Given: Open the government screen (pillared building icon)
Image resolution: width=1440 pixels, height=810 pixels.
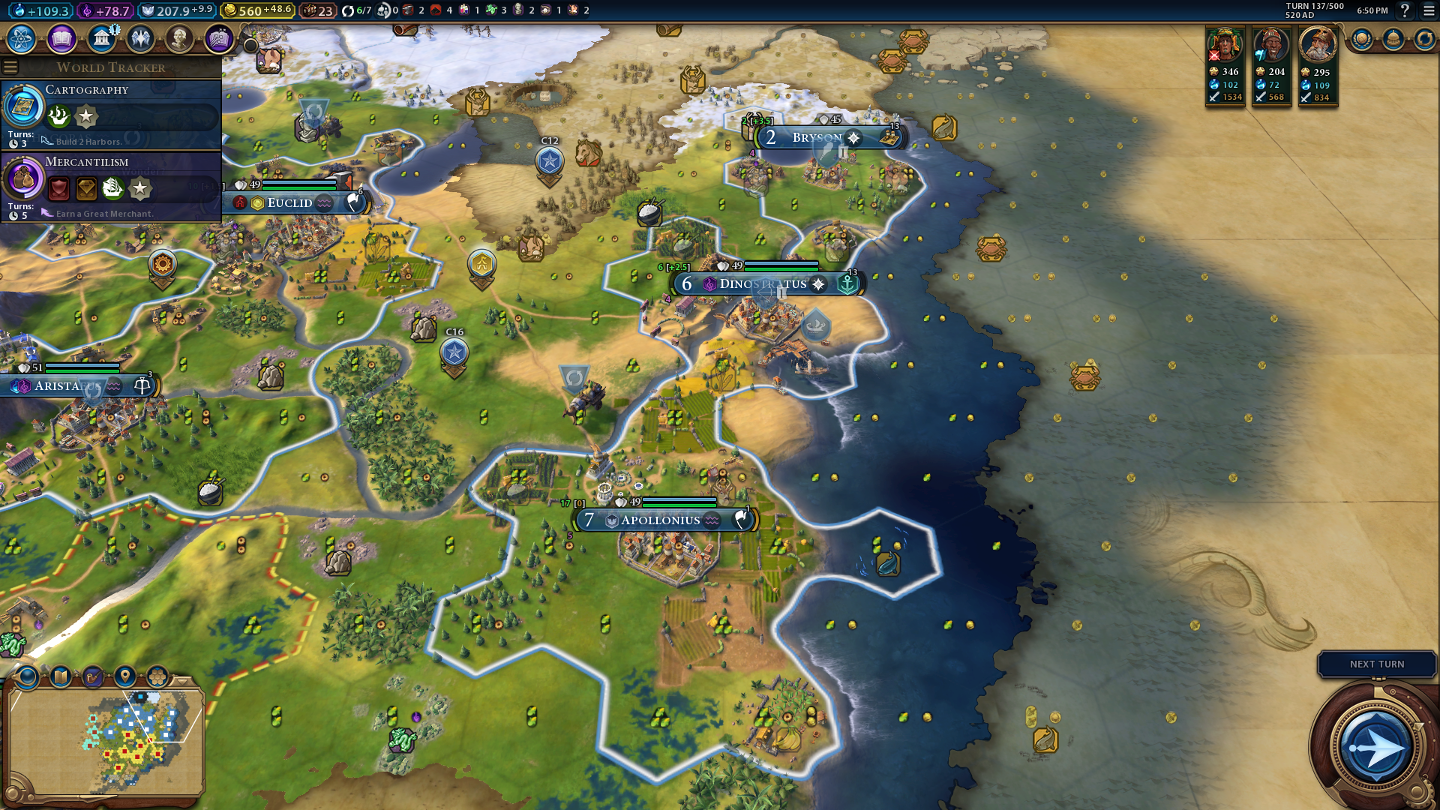Looking at the screenshot, I should [x=101, y=39].
